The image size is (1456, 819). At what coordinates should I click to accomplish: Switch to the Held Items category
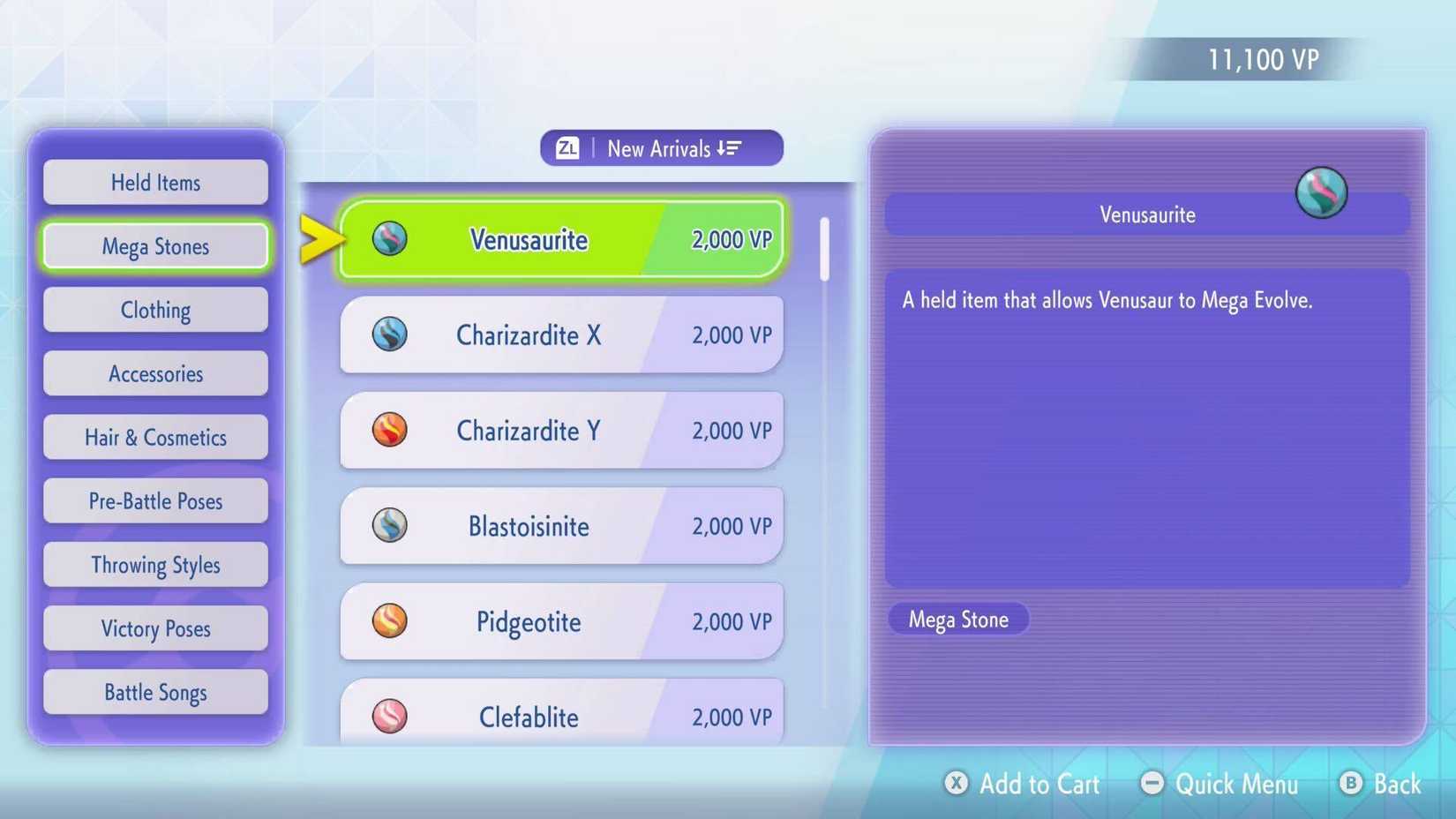point(155,183)
